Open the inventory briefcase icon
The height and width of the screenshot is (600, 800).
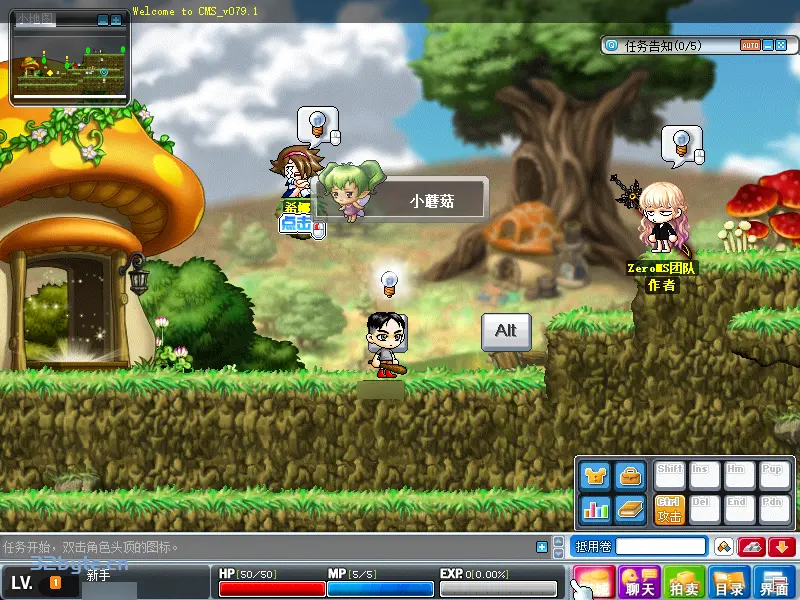[630, 475]
